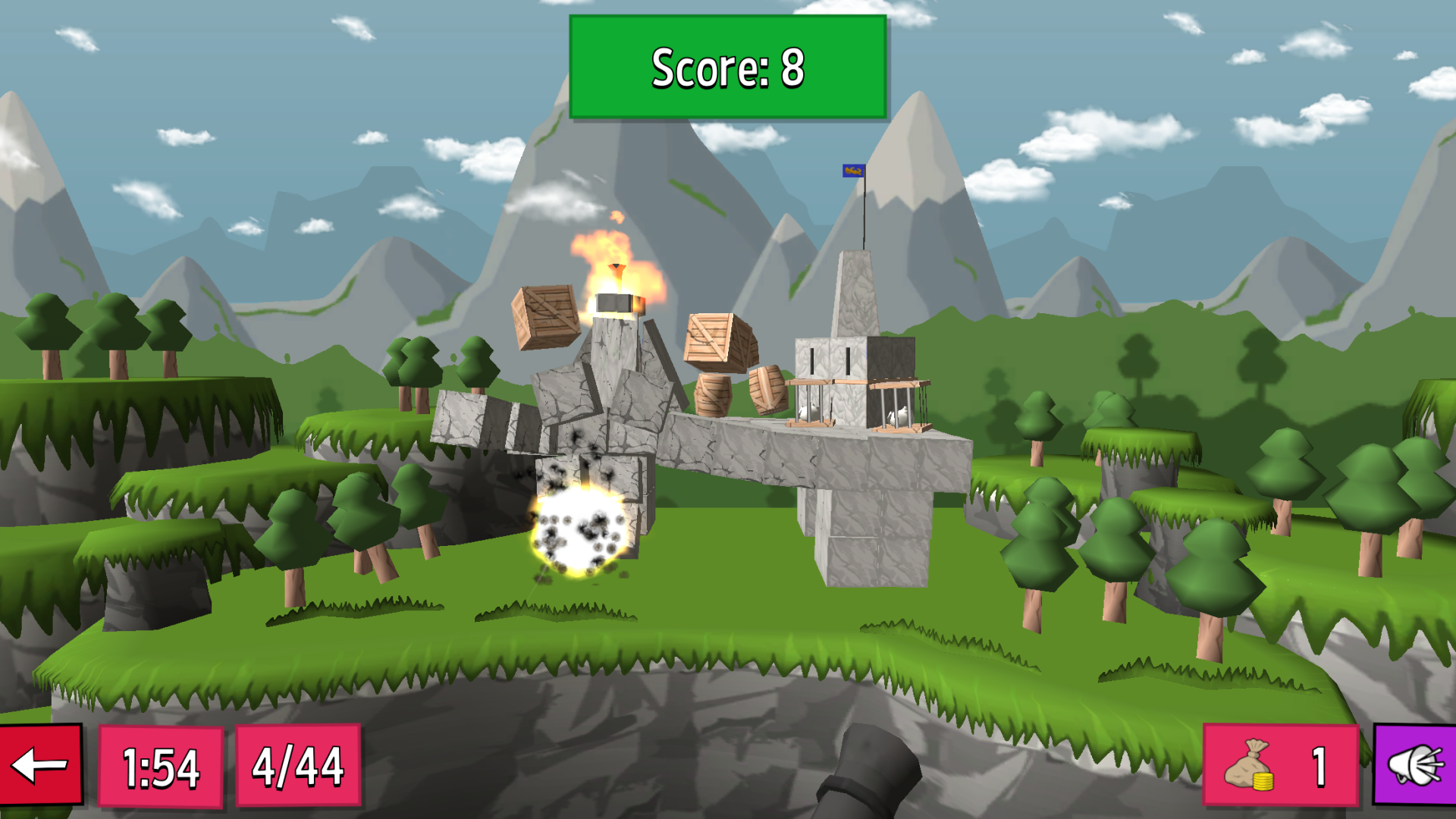This screenshot has width=1456, height=819.
Task: Click the blue flag atop the castle tower
Action: pyautogui.click(x=855, y=171)
